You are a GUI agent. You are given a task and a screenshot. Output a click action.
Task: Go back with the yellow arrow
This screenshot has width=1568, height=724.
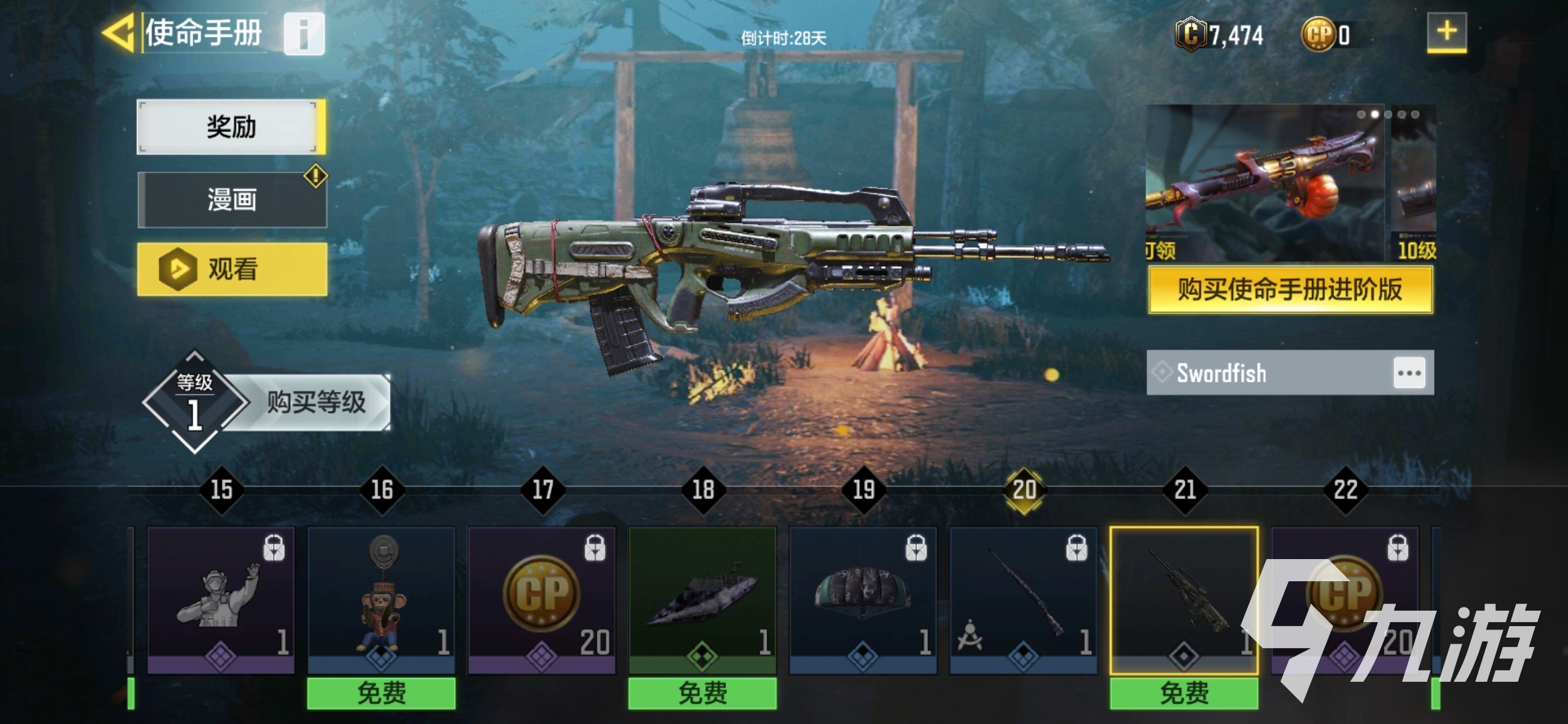point(119,32)
